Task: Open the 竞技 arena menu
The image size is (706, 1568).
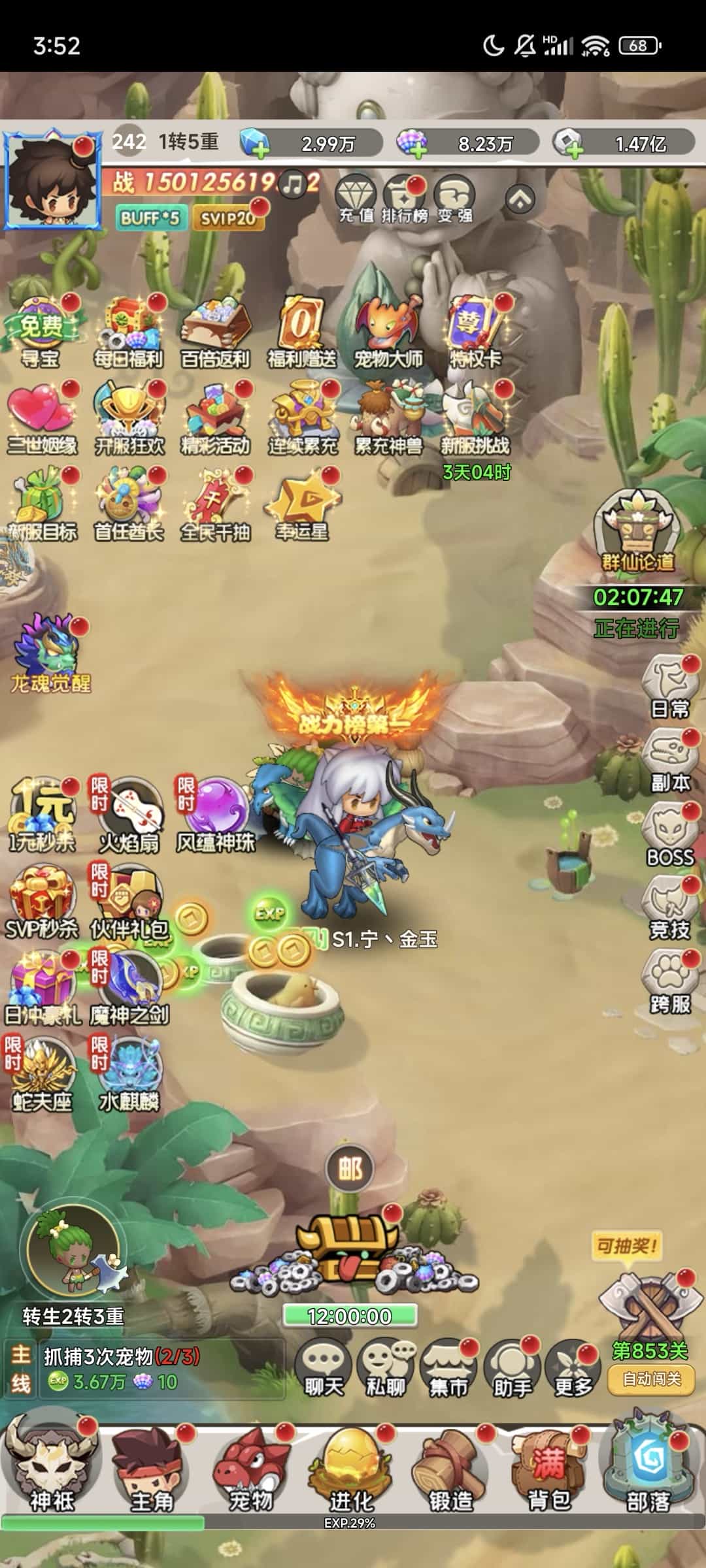Action: pos(669,909)
